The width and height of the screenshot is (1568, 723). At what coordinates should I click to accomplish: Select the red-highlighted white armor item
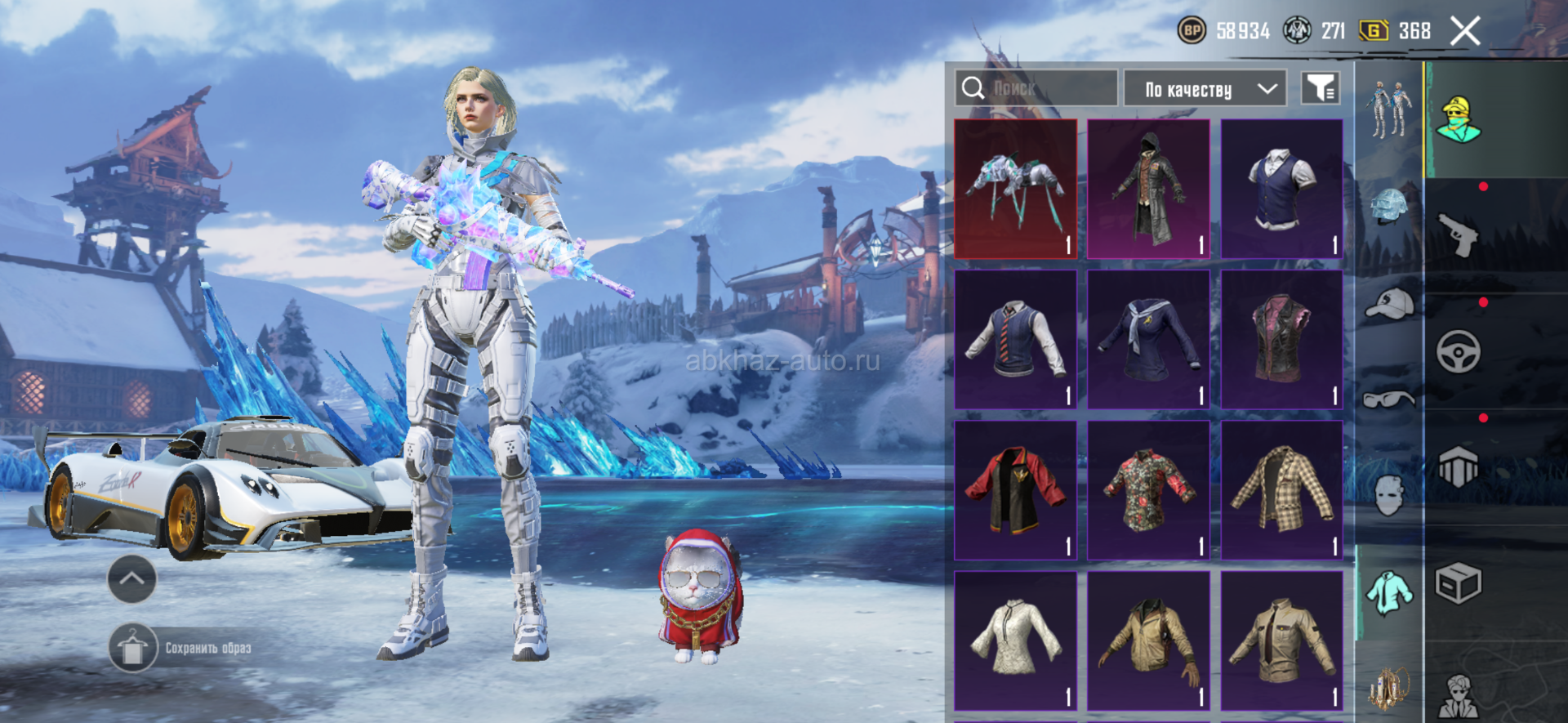tap(1015, 190)
